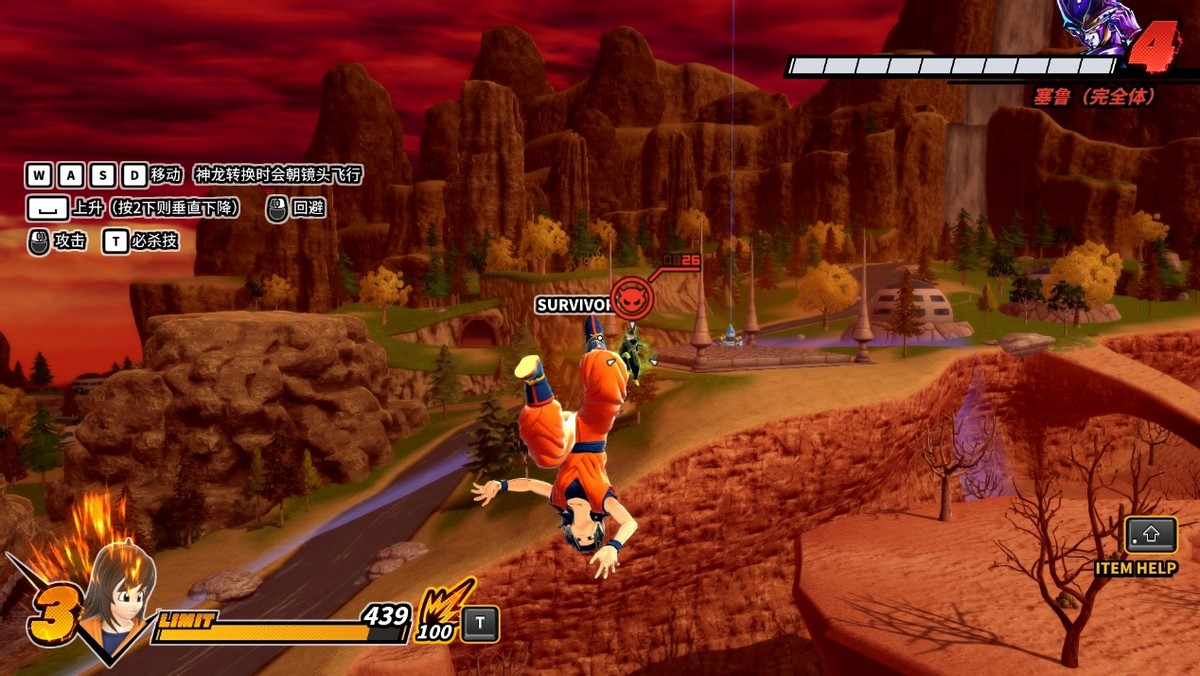1200x676 pixels.
Task: Activate the special move lightning icon
Action: click(x=437, y=604)
